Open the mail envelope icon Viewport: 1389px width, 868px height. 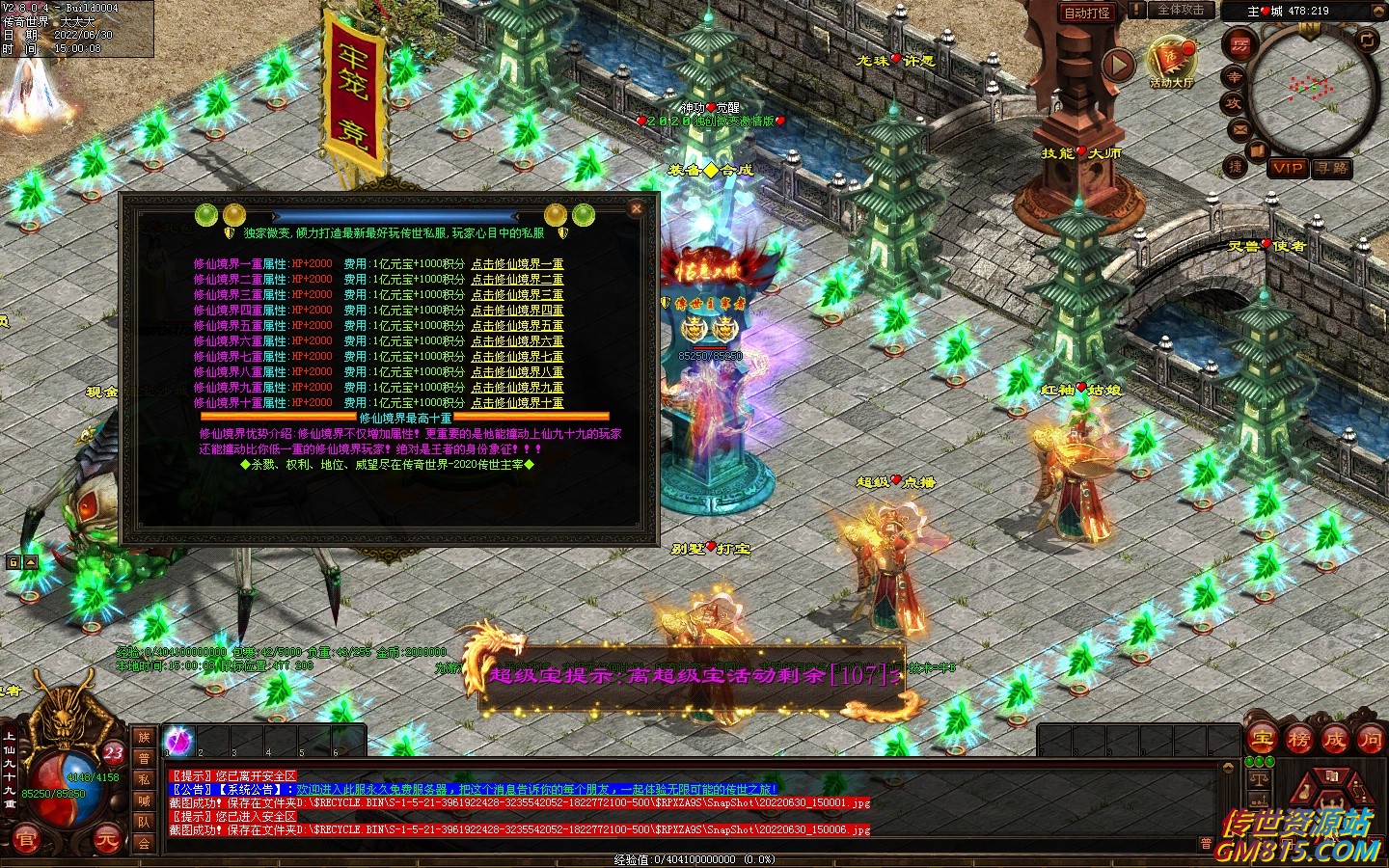(x=1240, y=129)
